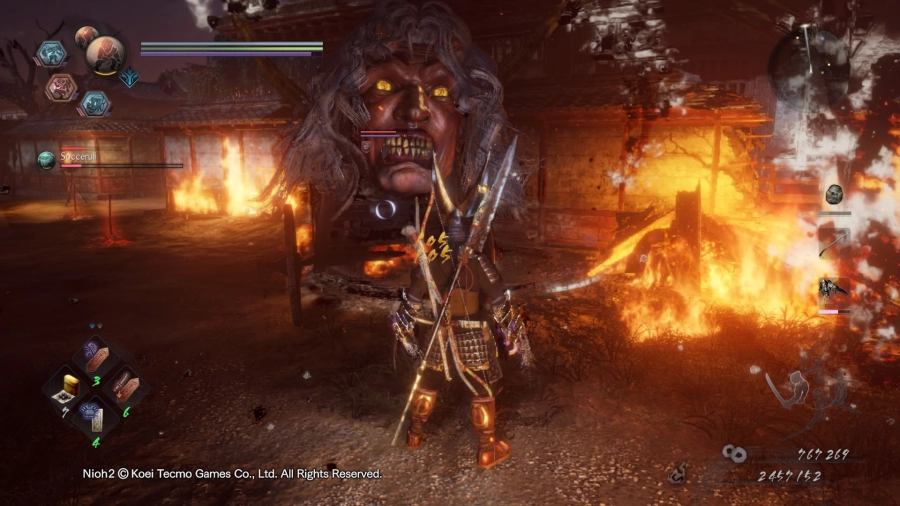Activate the red hexagon yokai skill
Viewport: 900px width, 506px height.
(62, 87)
